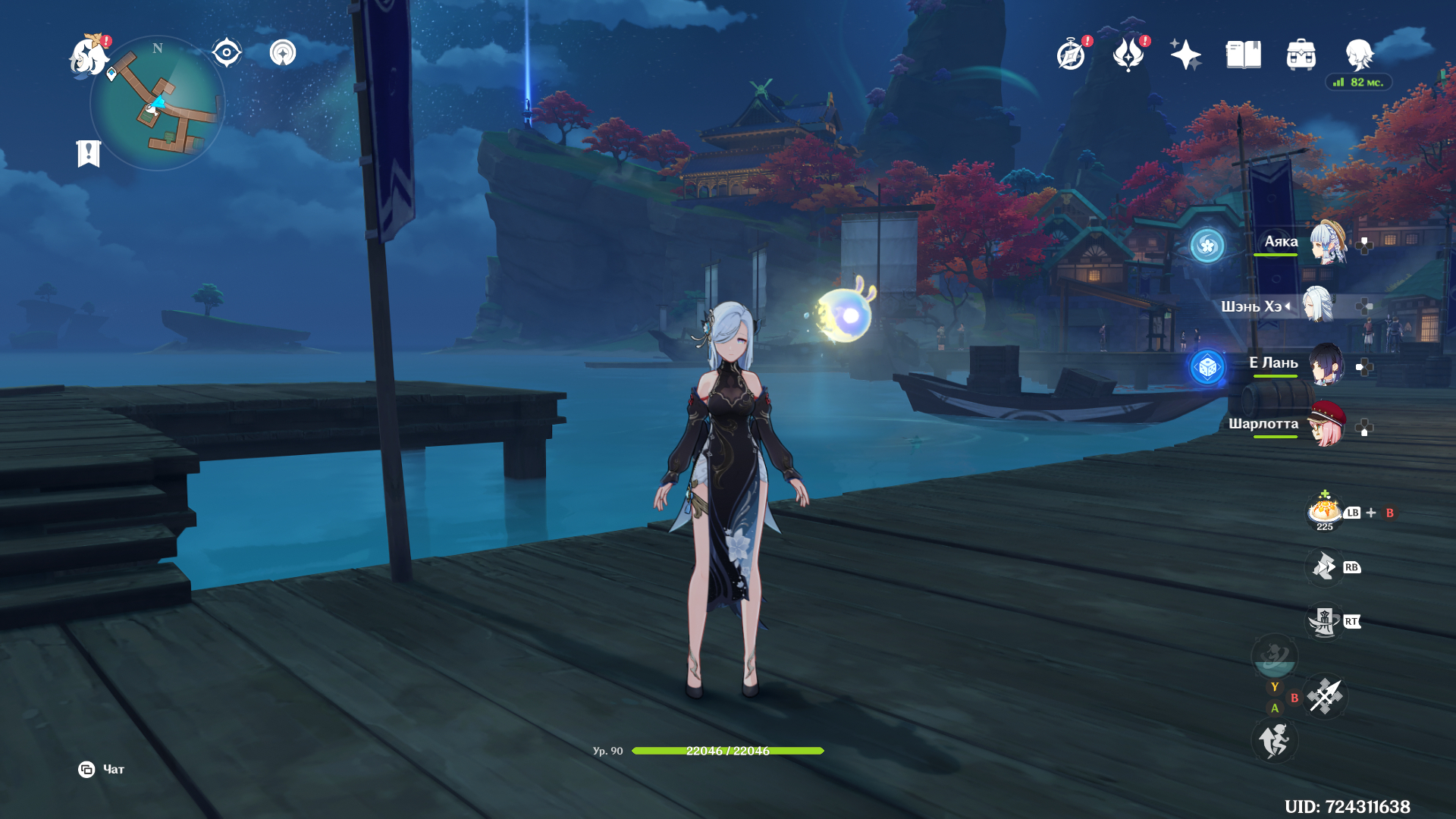Image resolution: width=1456 pixels, height=819 pixels.
Task: Choose party member Шарлотта
Action: (1327, 425)
